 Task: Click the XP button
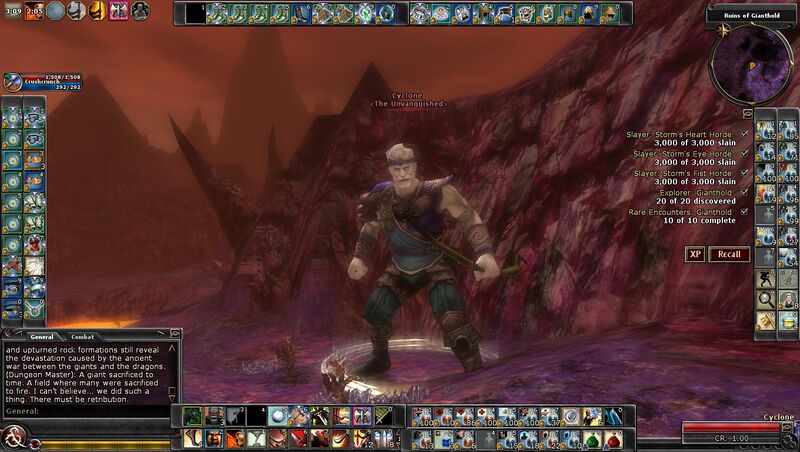tap(695, 254)
